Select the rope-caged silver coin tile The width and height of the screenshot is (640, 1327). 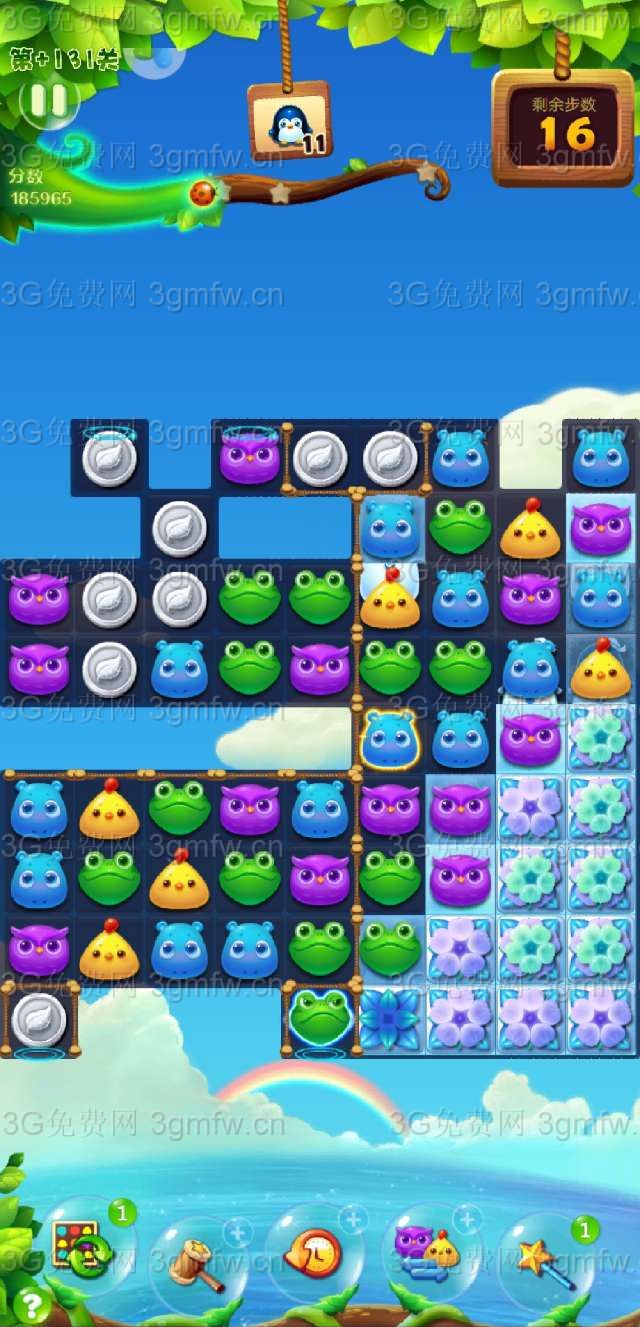coord(38,1019)
